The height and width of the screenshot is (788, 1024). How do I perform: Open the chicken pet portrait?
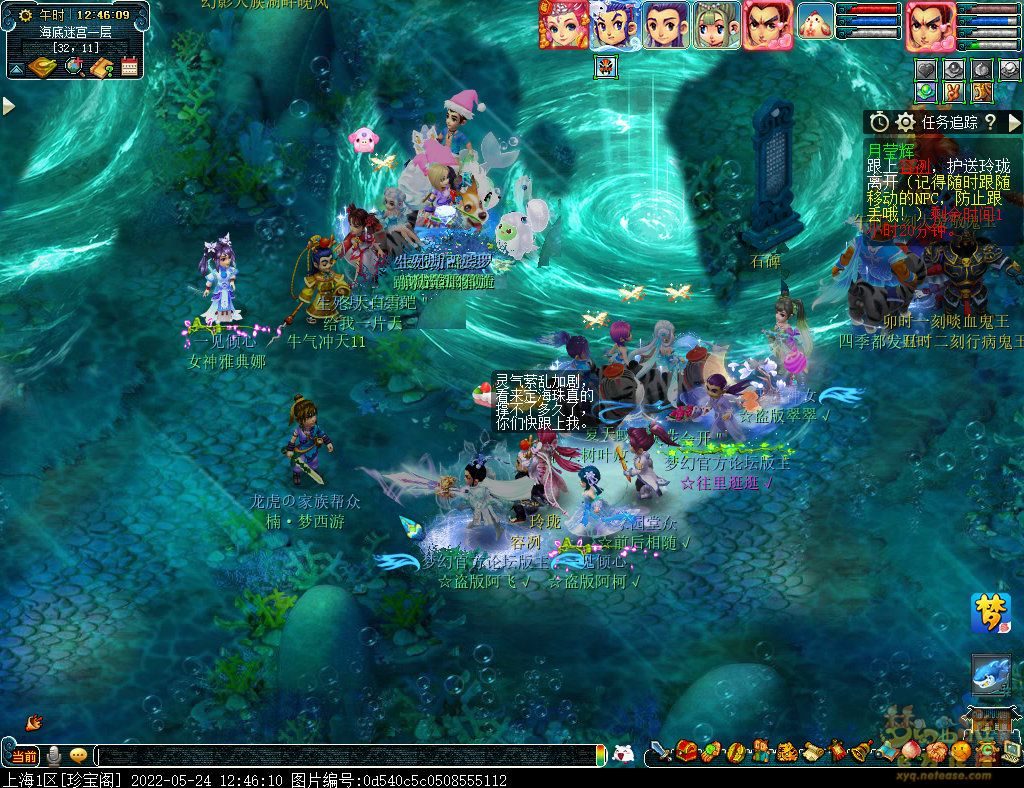pyautogui.click(x=816, y=22)
